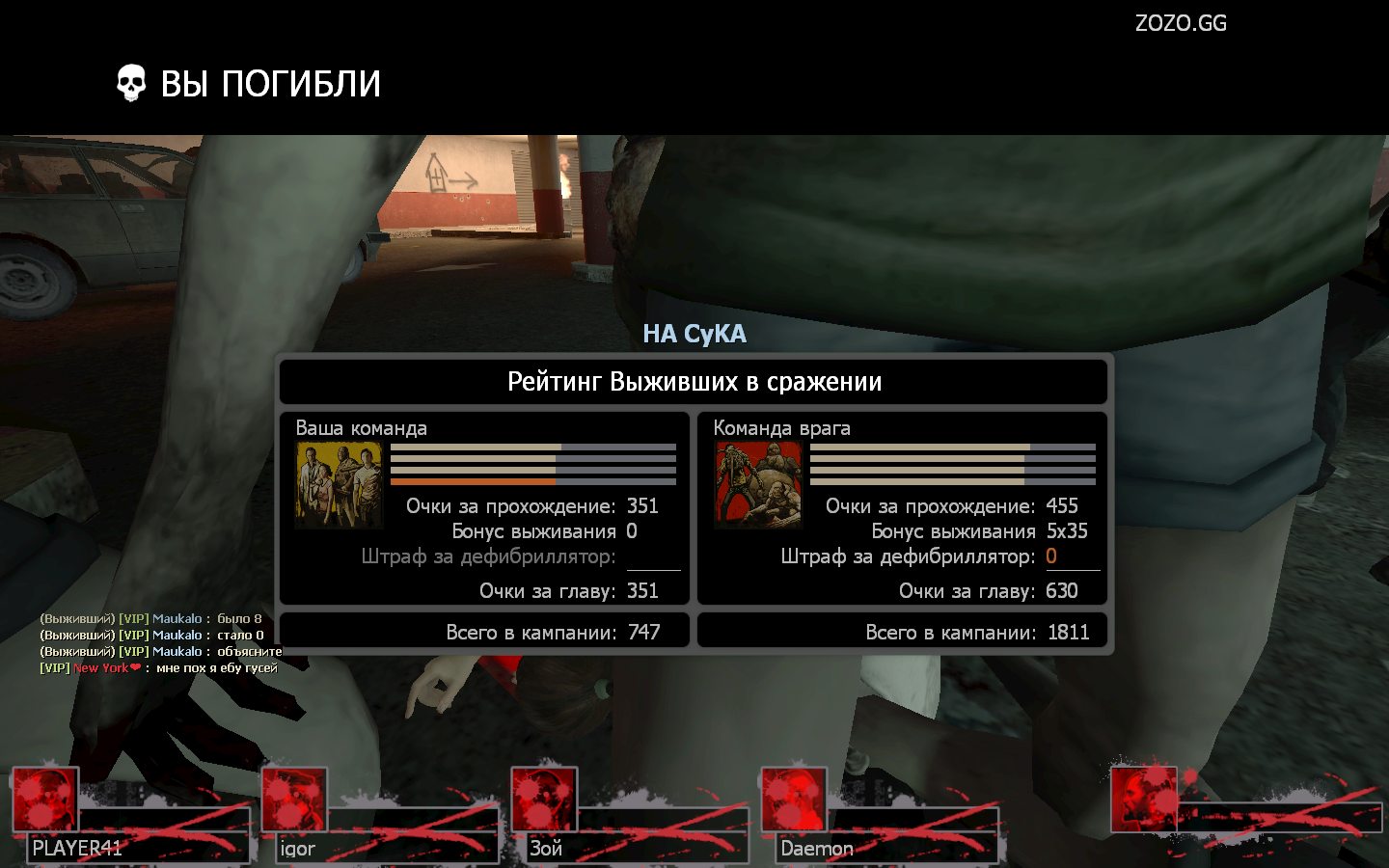The height and width of the screenshot is (868, 1389).
Task: Select PLAYER41's dead teammate panel
Action: (x=132, y=816)
